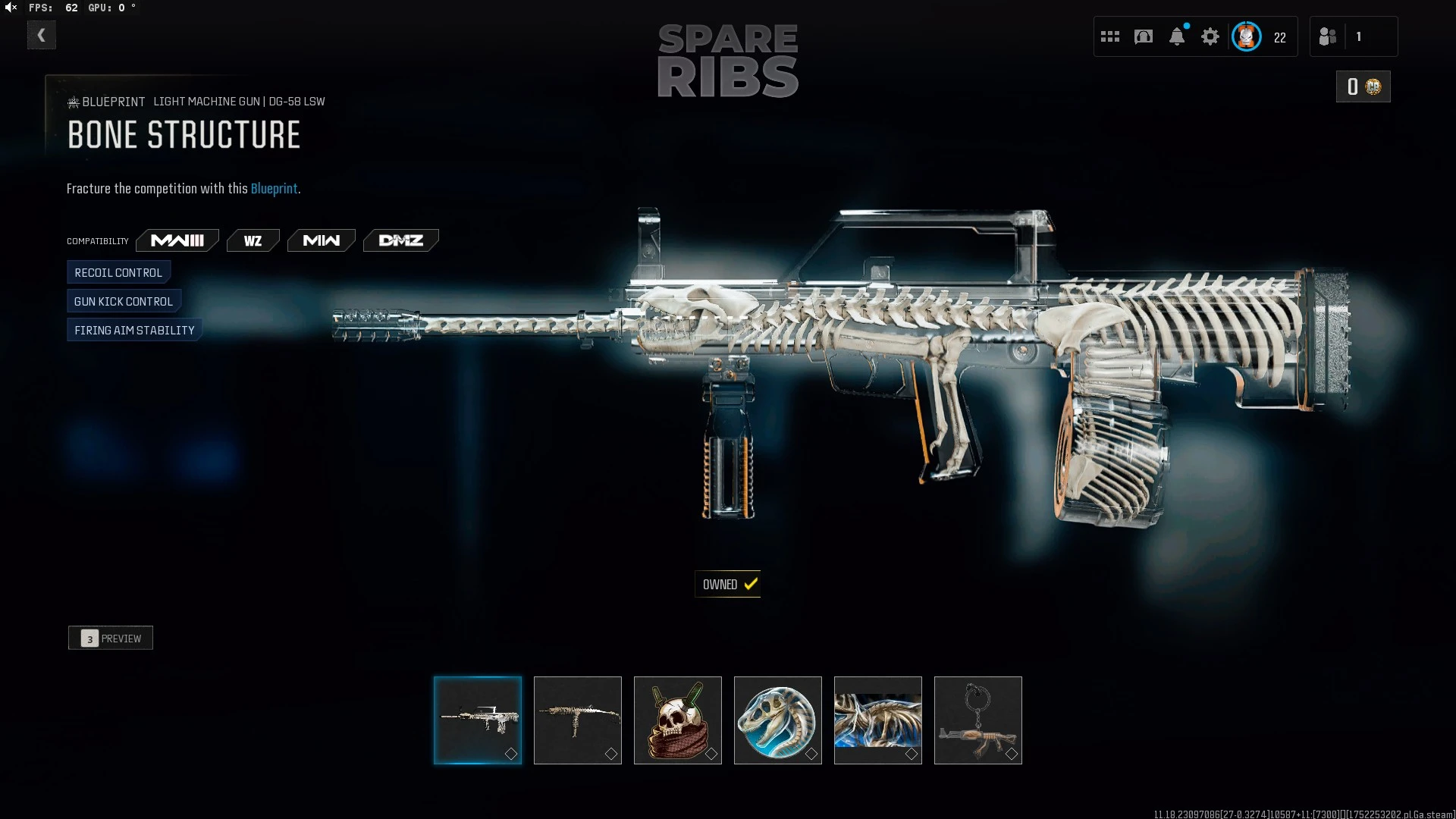Open the player profile avatar

click(x=1247, y=36)
